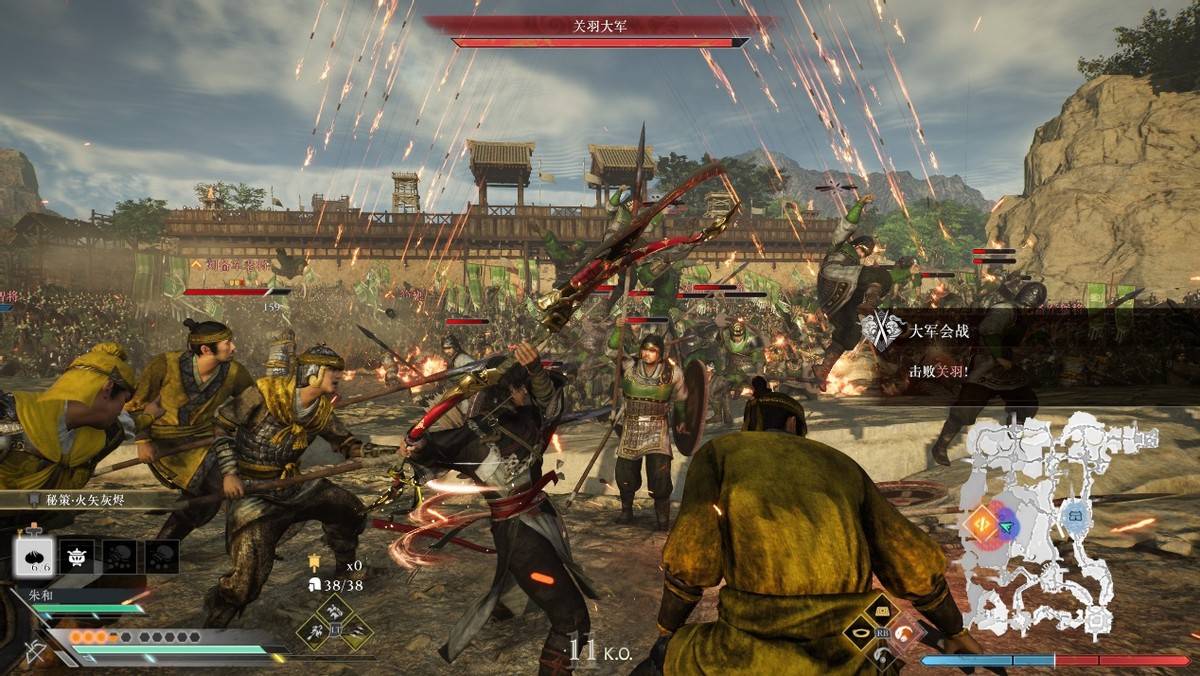1200x676 pixels.
Task: Choose the helmet tactic slot
Action: tap(77, 556)
